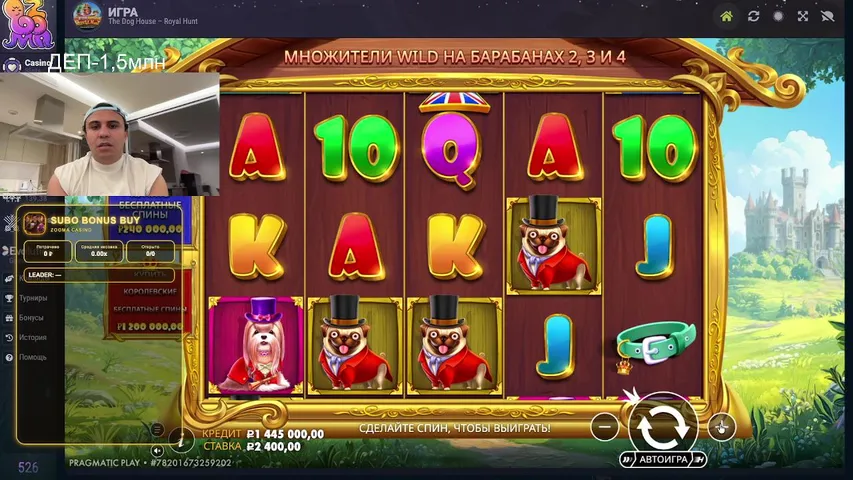Click the grey circle icon in the top bar
The width and height of the screenshot is (853, 480).
coord(778,16)
